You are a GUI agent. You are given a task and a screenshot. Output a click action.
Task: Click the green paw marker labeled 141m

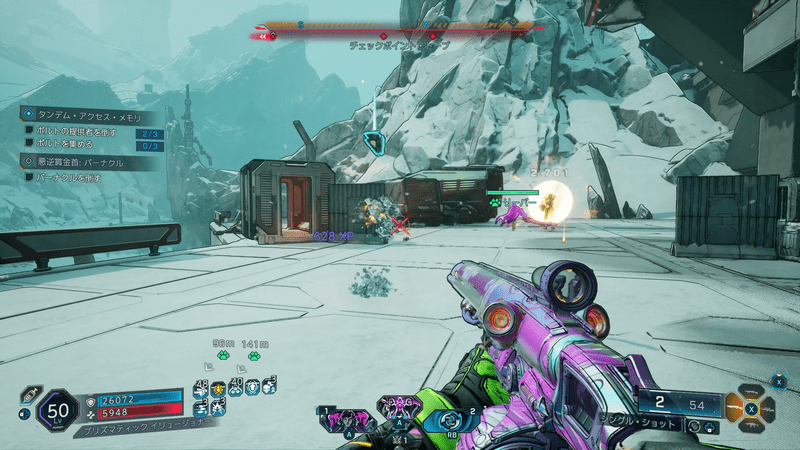click(254, 355)
